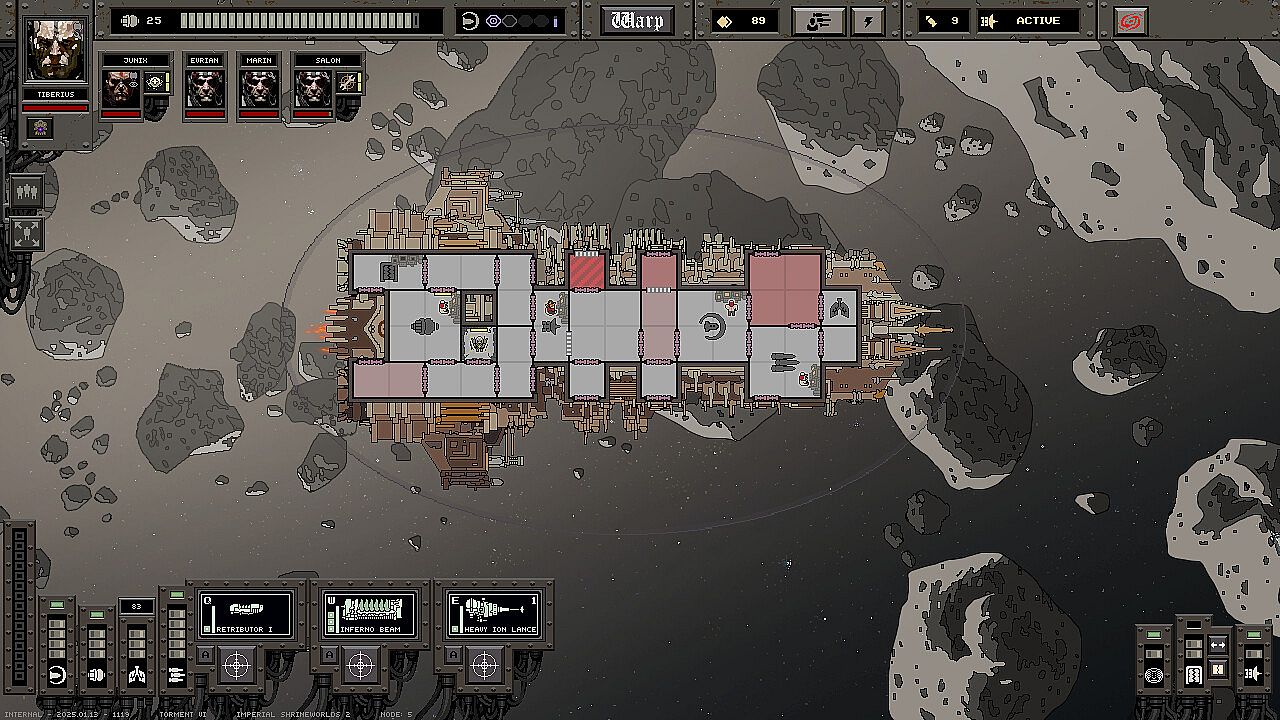The height and width of the screenshot is (720, 1280).
Task: Open the red swirl galaxy button
Action: [x=1130, y=21]
